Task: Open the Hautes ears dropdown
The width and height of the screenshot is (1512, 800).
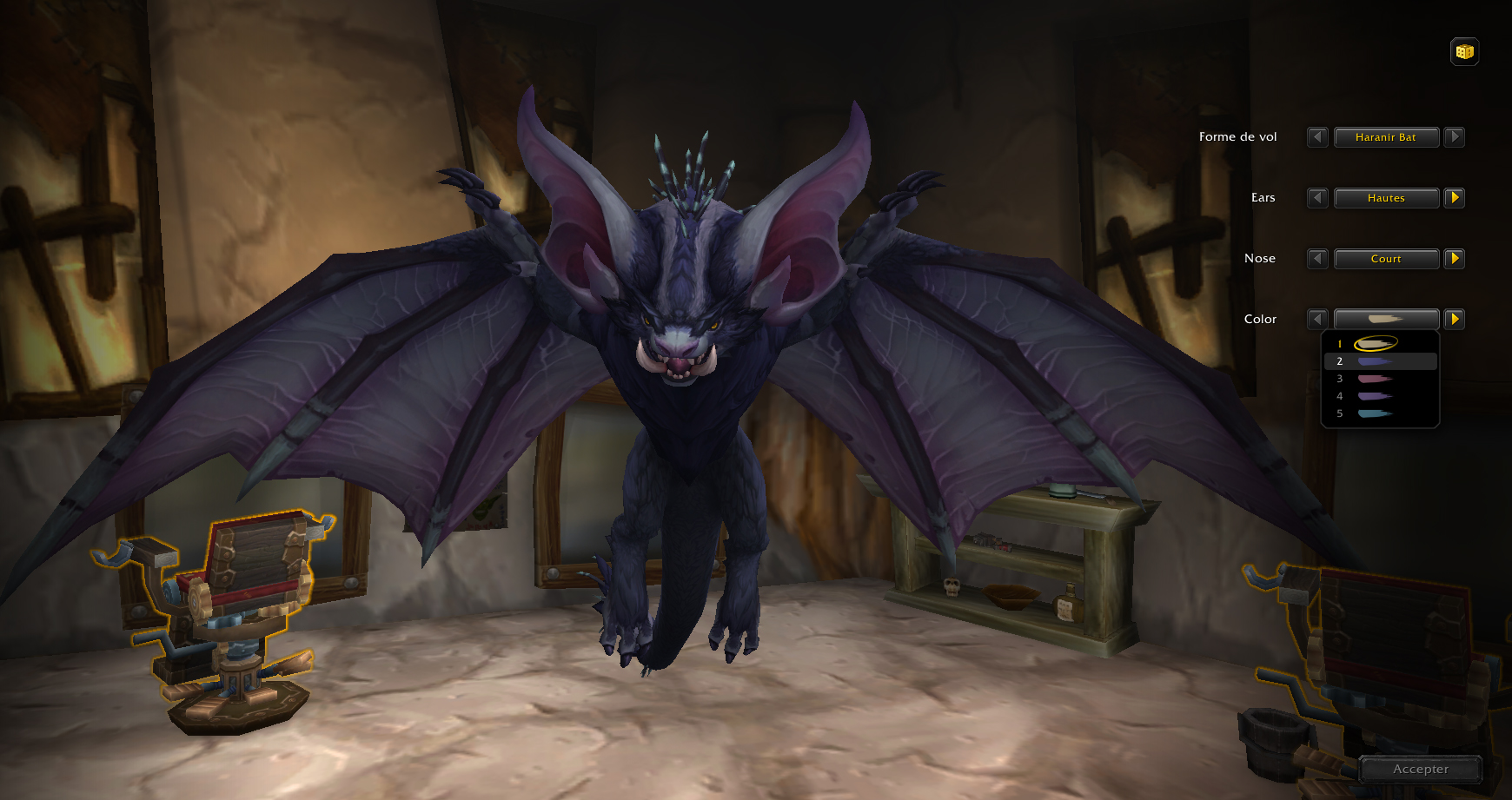Action: pos(1386,198)
